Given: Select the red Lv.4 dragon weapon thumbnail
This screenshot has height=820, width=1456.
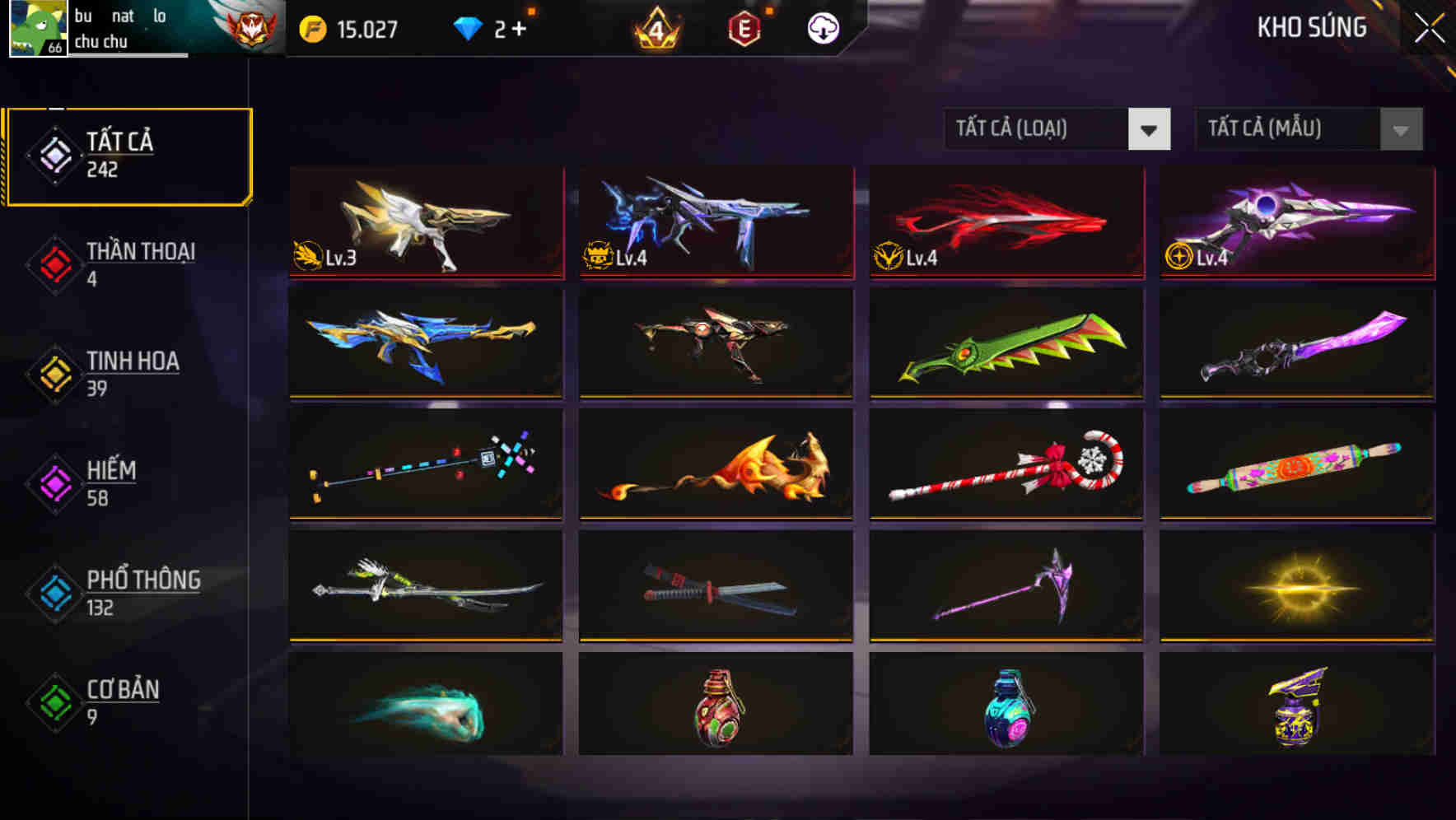Looking at the screenshot, I should 1005,221.
